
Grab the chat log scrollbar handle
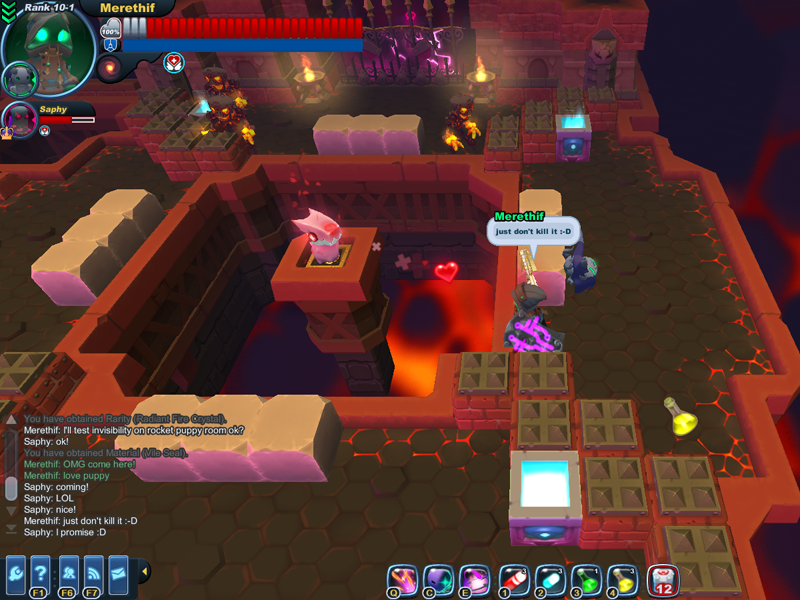11,488
